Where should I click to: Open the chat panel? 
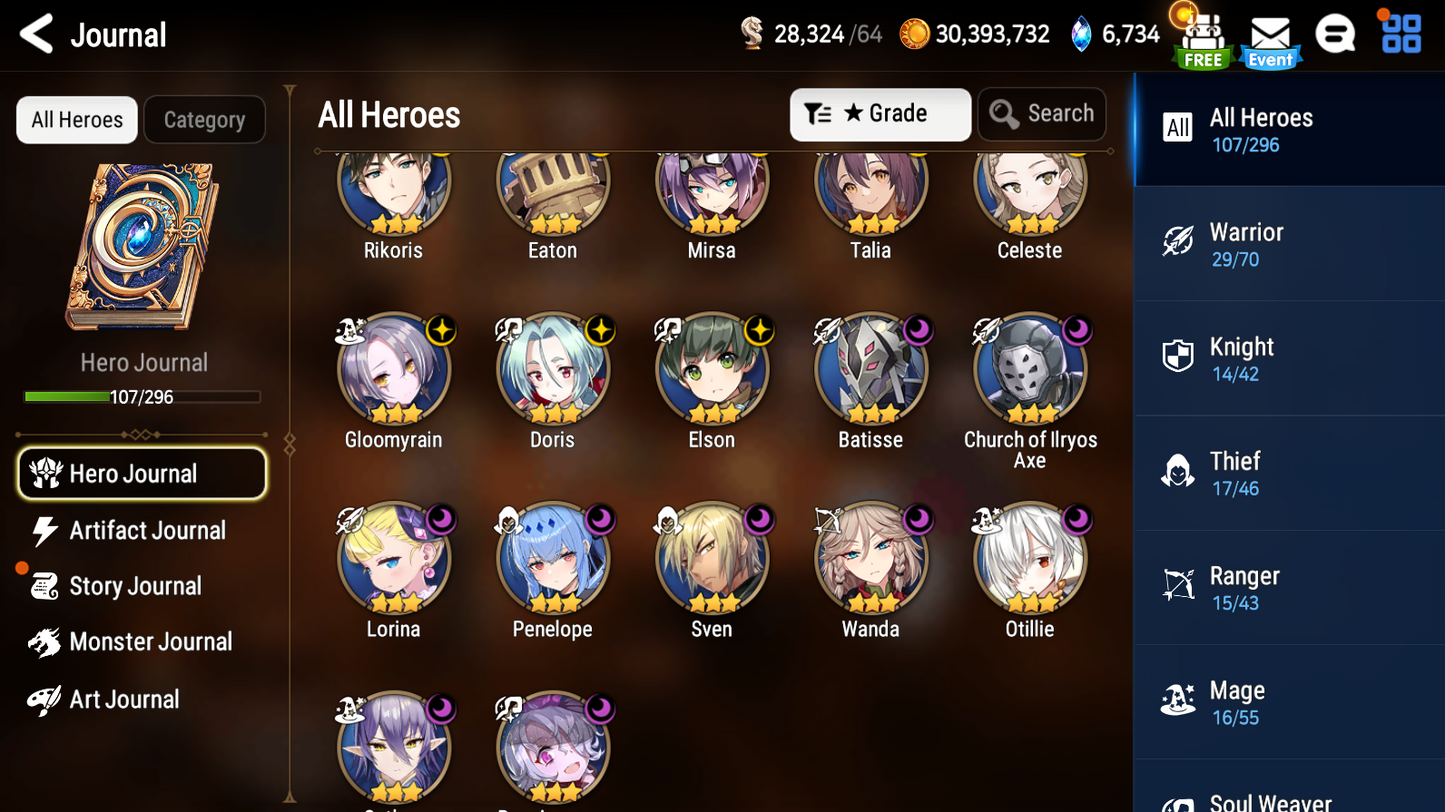(x=1335, y=33)
